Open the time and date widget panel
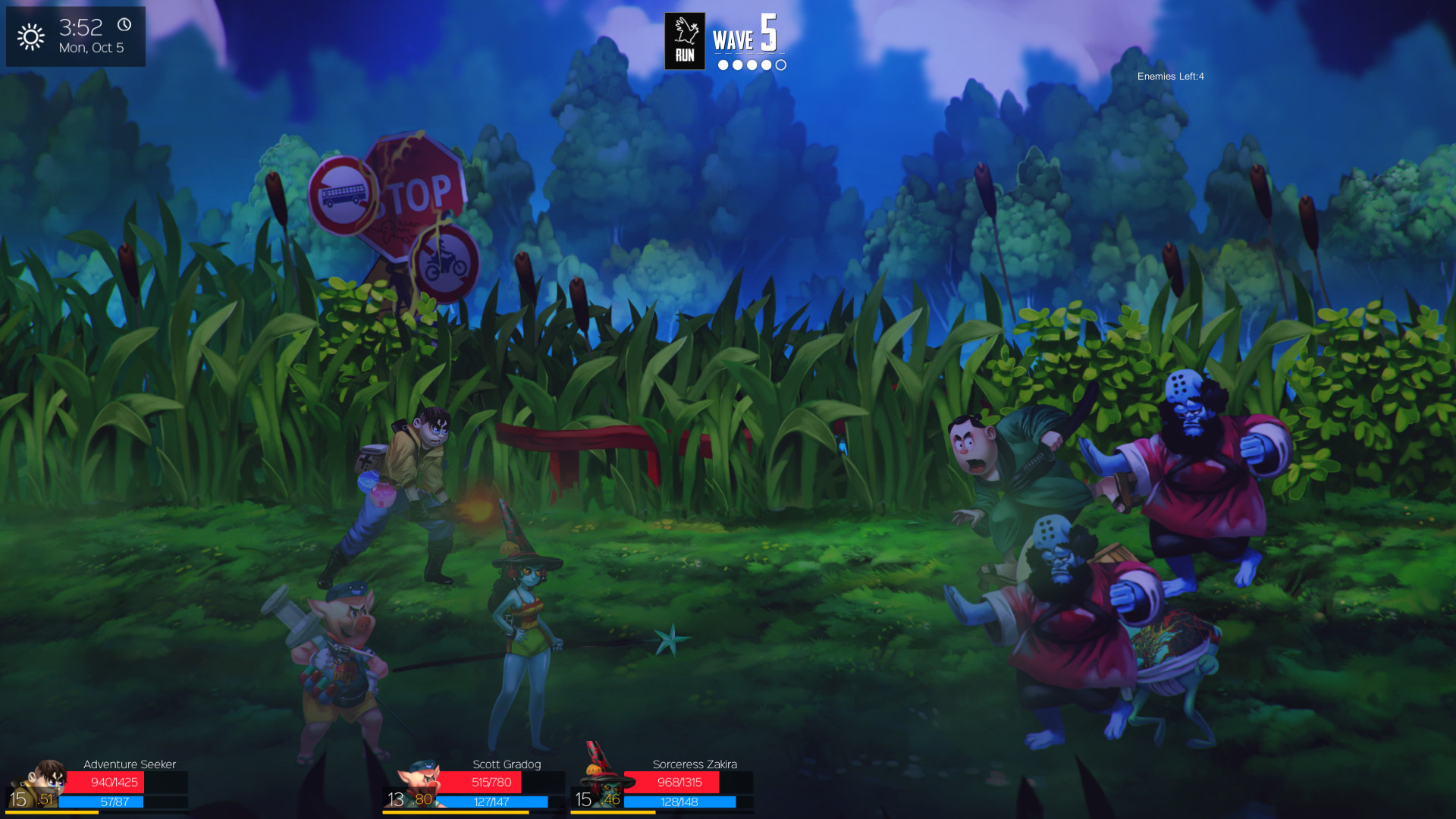 tap(76, 36)
